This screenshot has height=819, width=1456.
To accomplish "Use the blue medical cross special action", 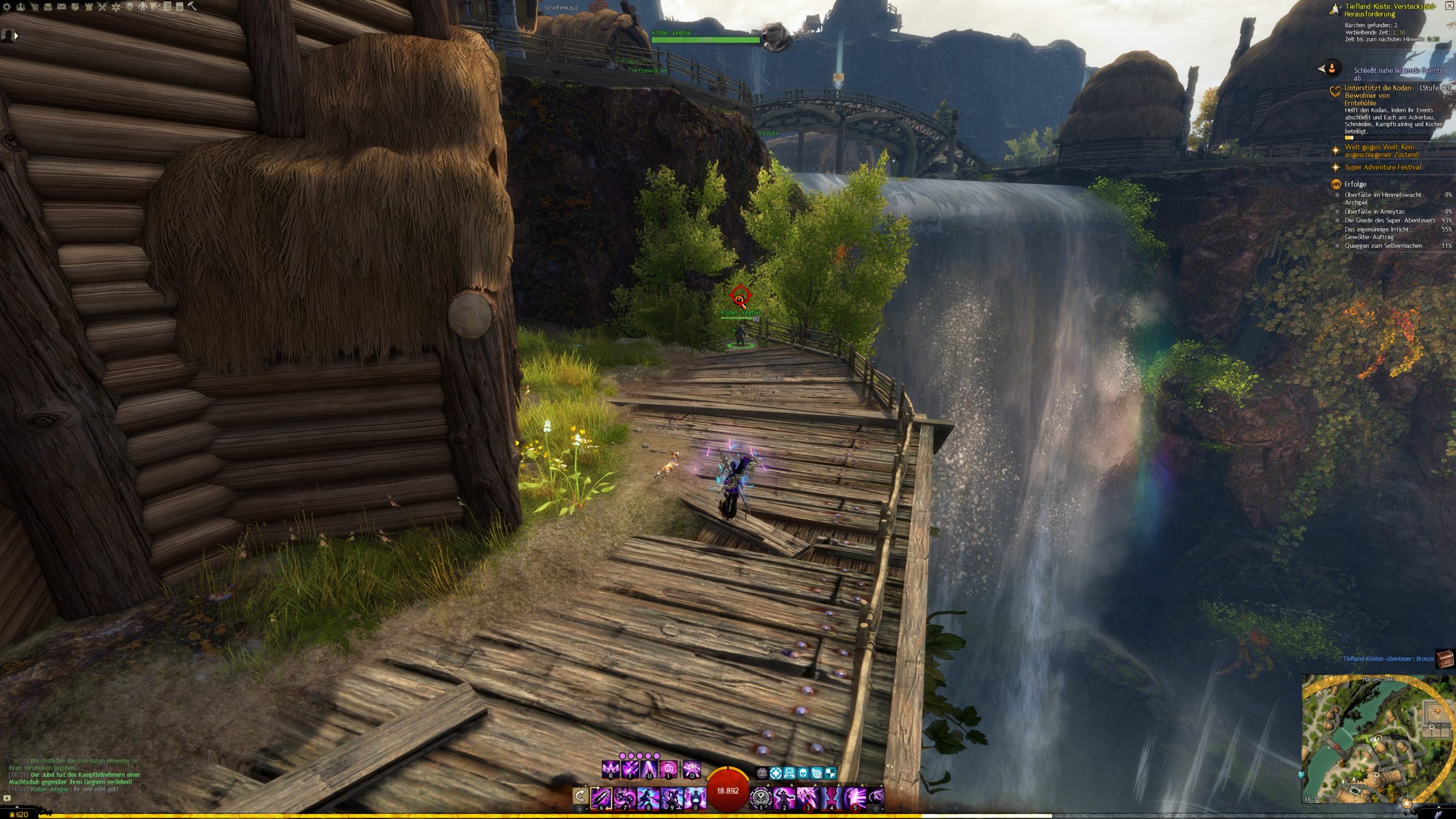I will tap(776, 773).
